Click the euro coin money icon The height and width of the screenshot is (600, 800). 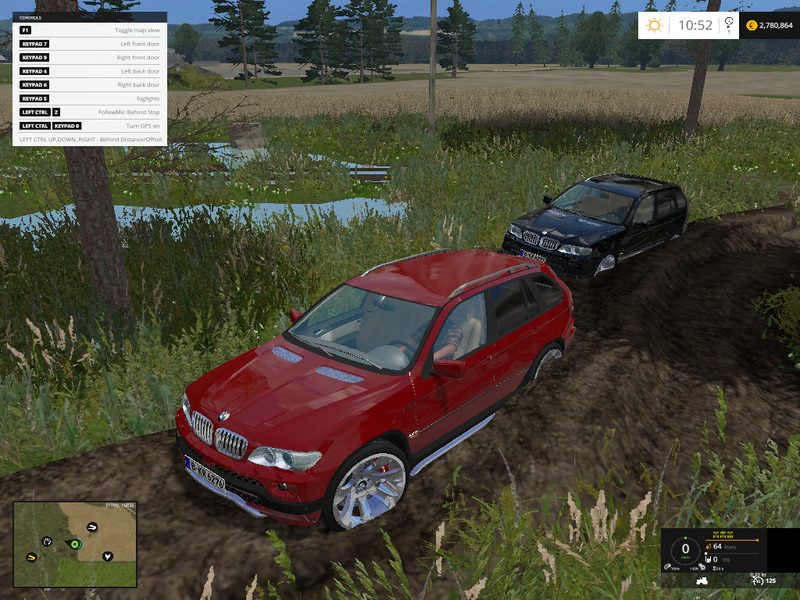[751, 25]
